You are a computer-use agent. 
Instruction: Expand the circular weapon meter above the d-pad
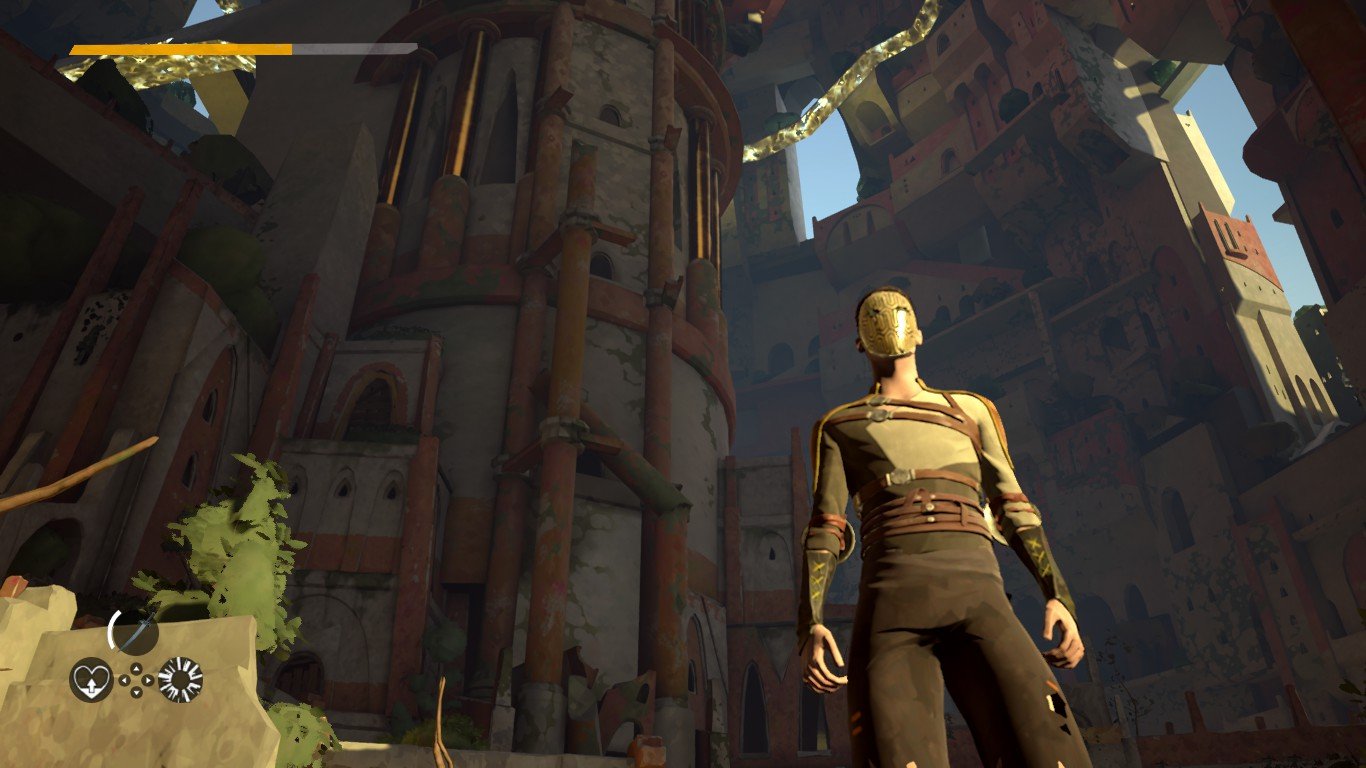tap(134, 631)
